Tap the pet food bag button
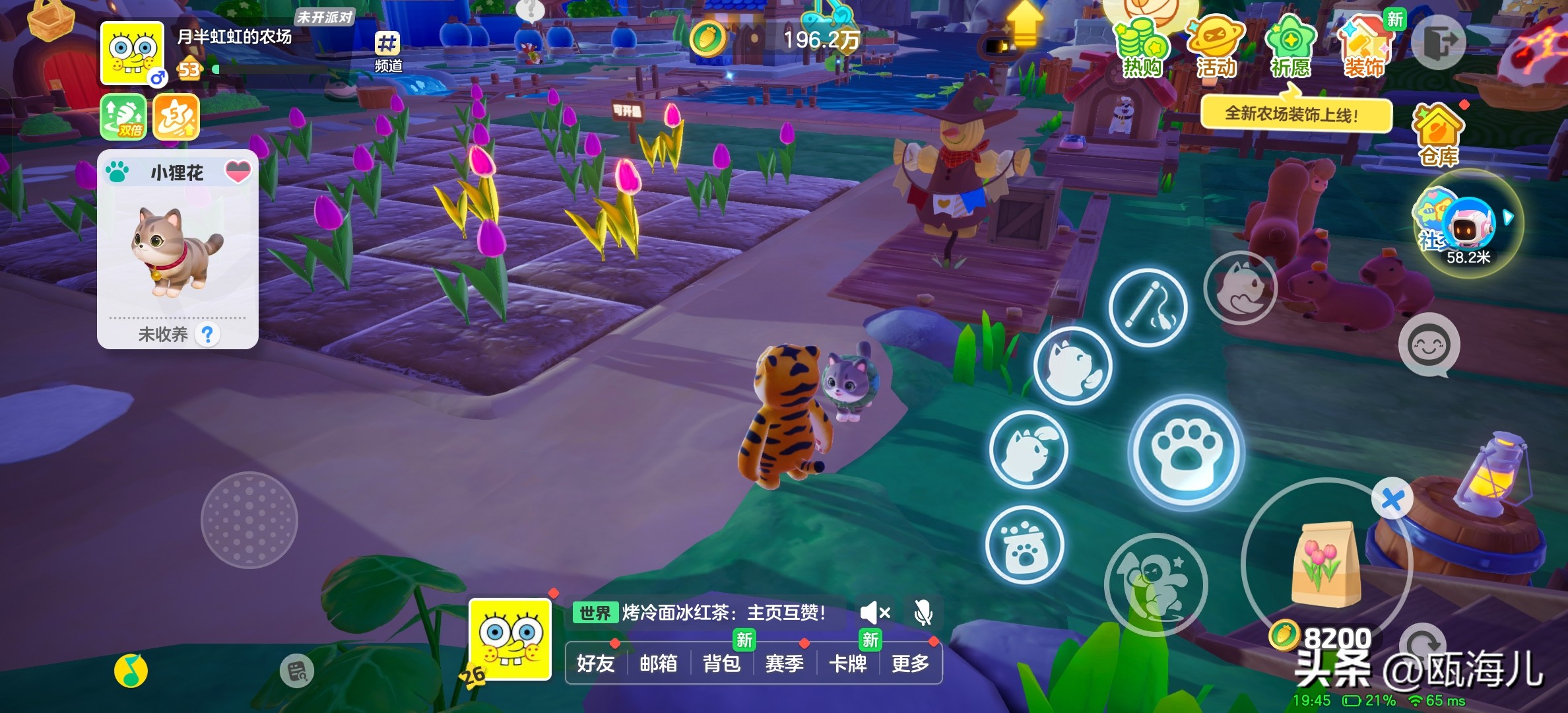Screen dimensions: 1568x713 [x=1024, y=545]
